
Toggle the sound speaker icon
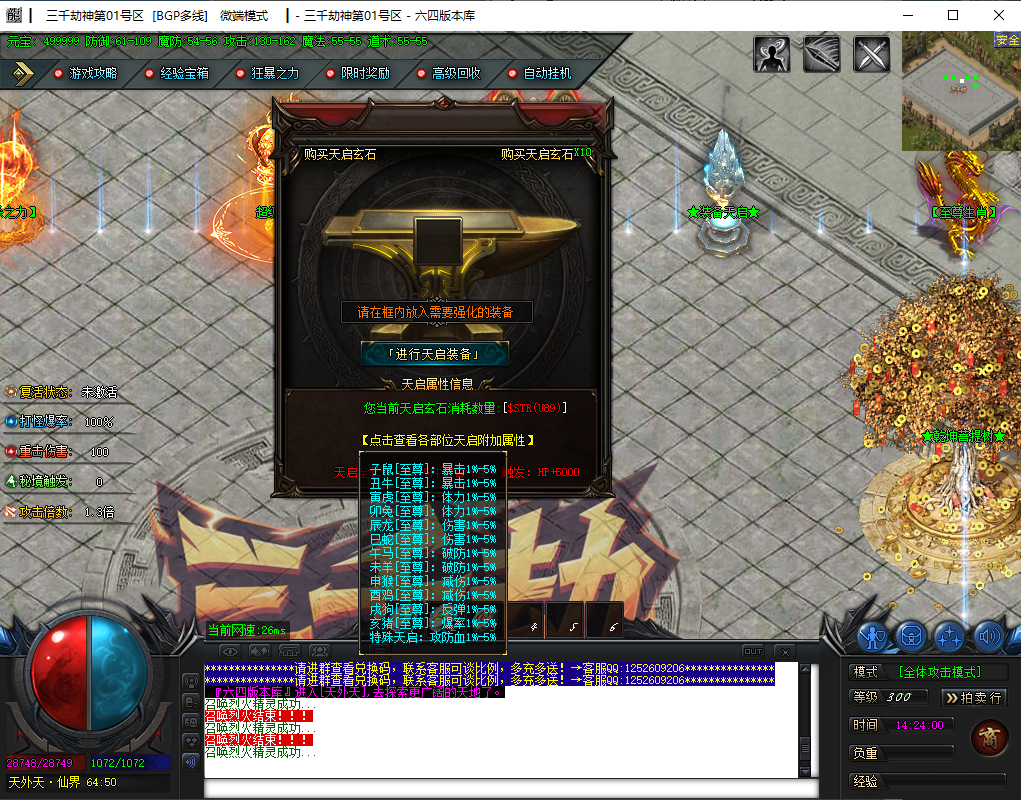(989, 635)
